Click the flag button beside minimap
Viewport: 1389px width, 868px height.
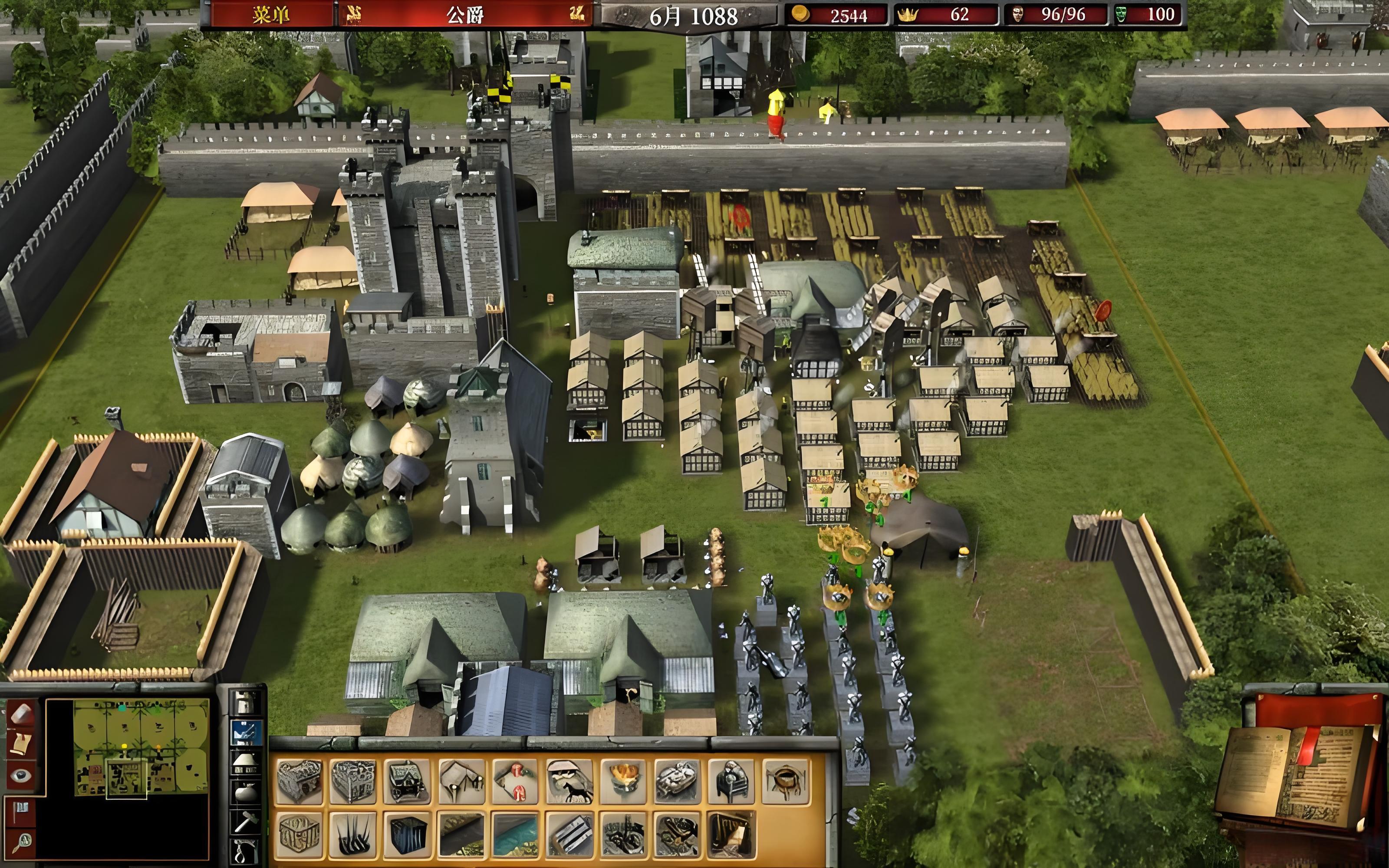pyautogui.click(x=22, y=812)
